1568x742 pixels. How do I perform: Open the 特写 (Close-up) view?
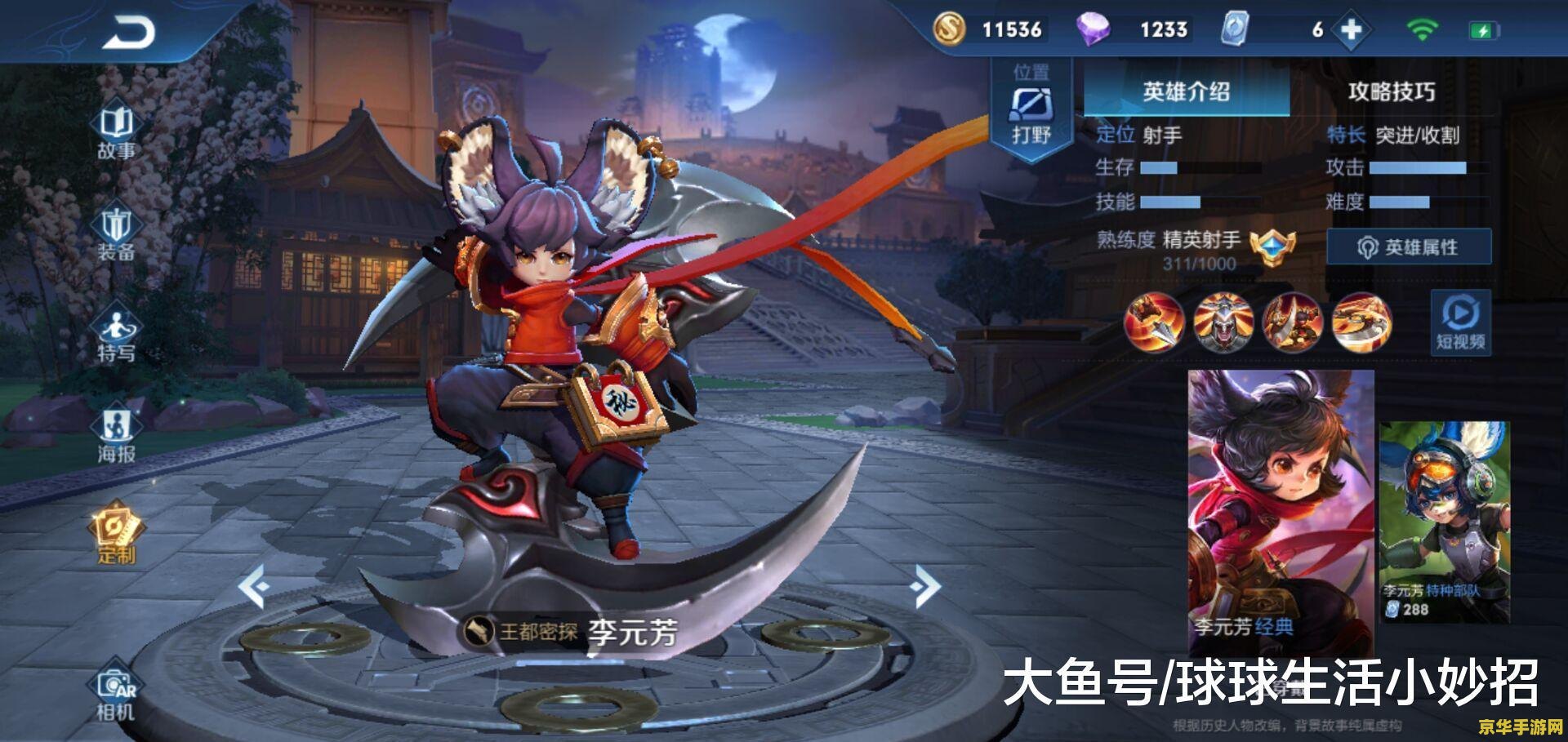[x=117, y=331]
